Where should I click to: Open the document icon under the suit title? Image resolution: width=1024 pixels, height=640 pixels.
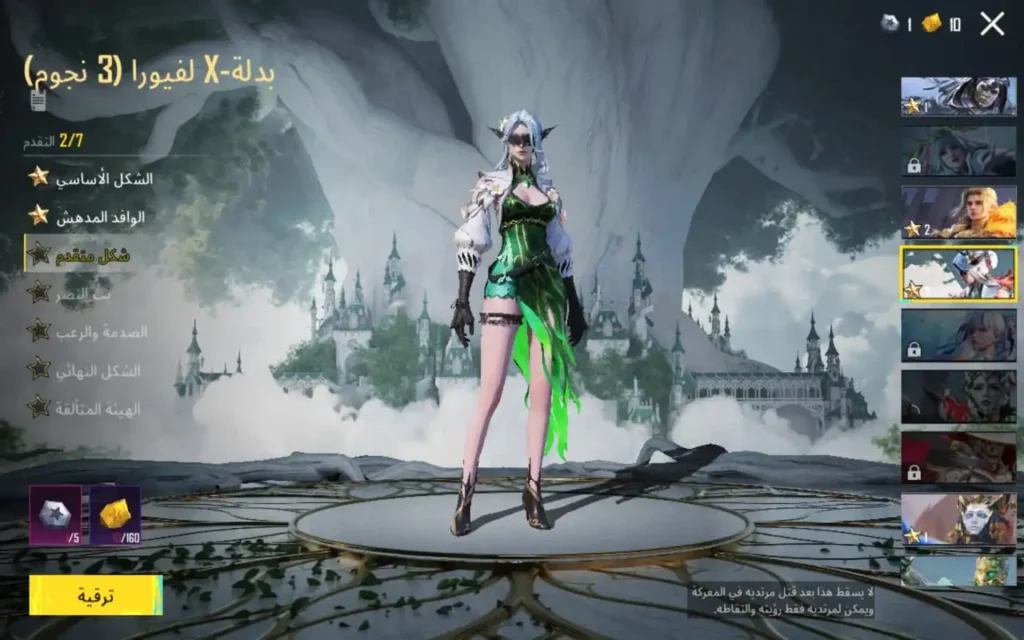pos(38,100)
